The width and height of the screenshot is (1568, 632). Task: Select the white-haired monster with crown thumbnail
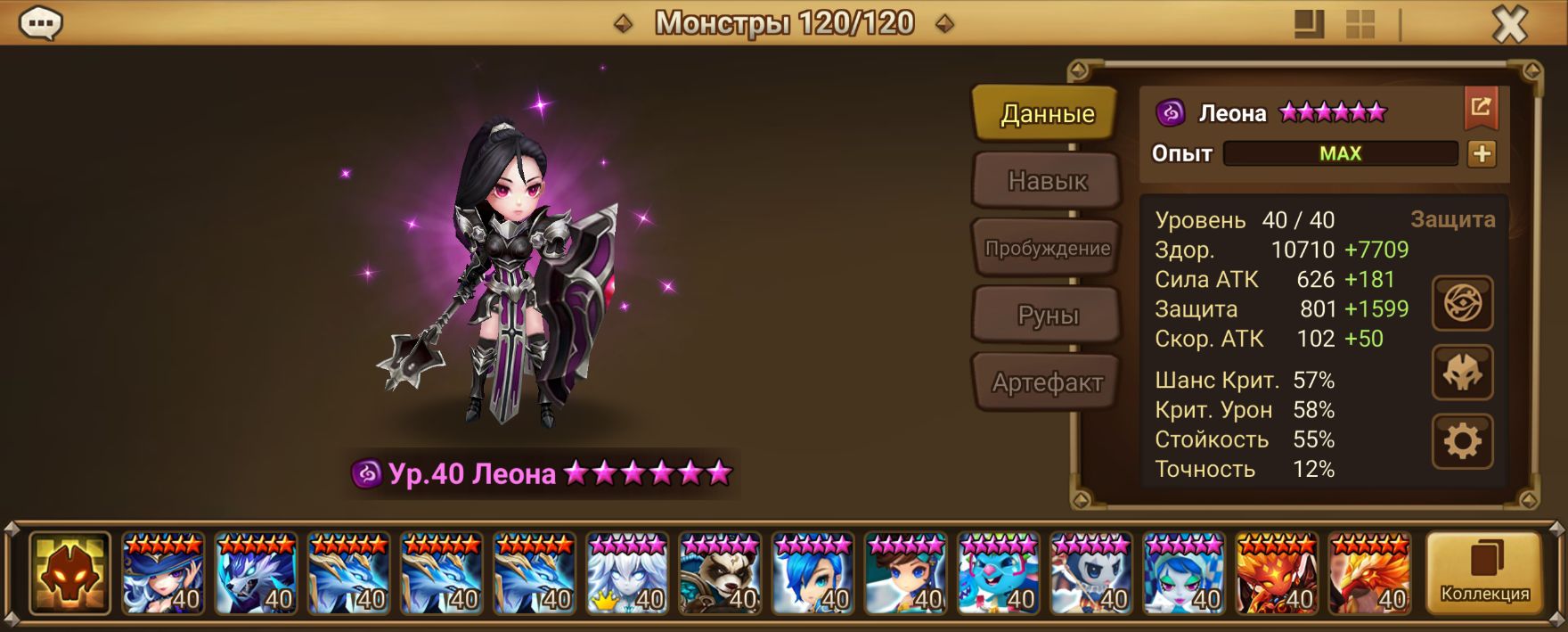pyautogui.click(x=627, y=573)
